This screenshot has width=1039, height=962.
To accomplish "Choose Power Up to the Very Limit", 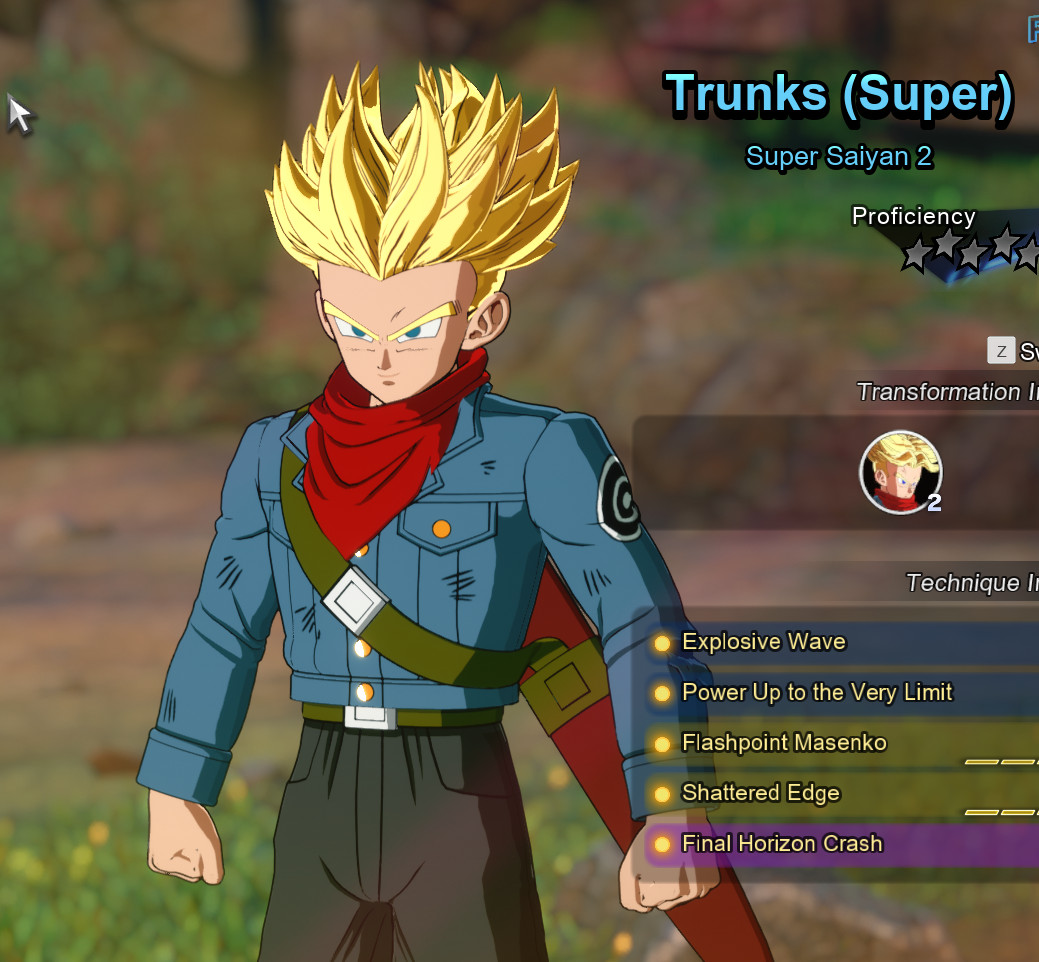I will click(816, 692).
